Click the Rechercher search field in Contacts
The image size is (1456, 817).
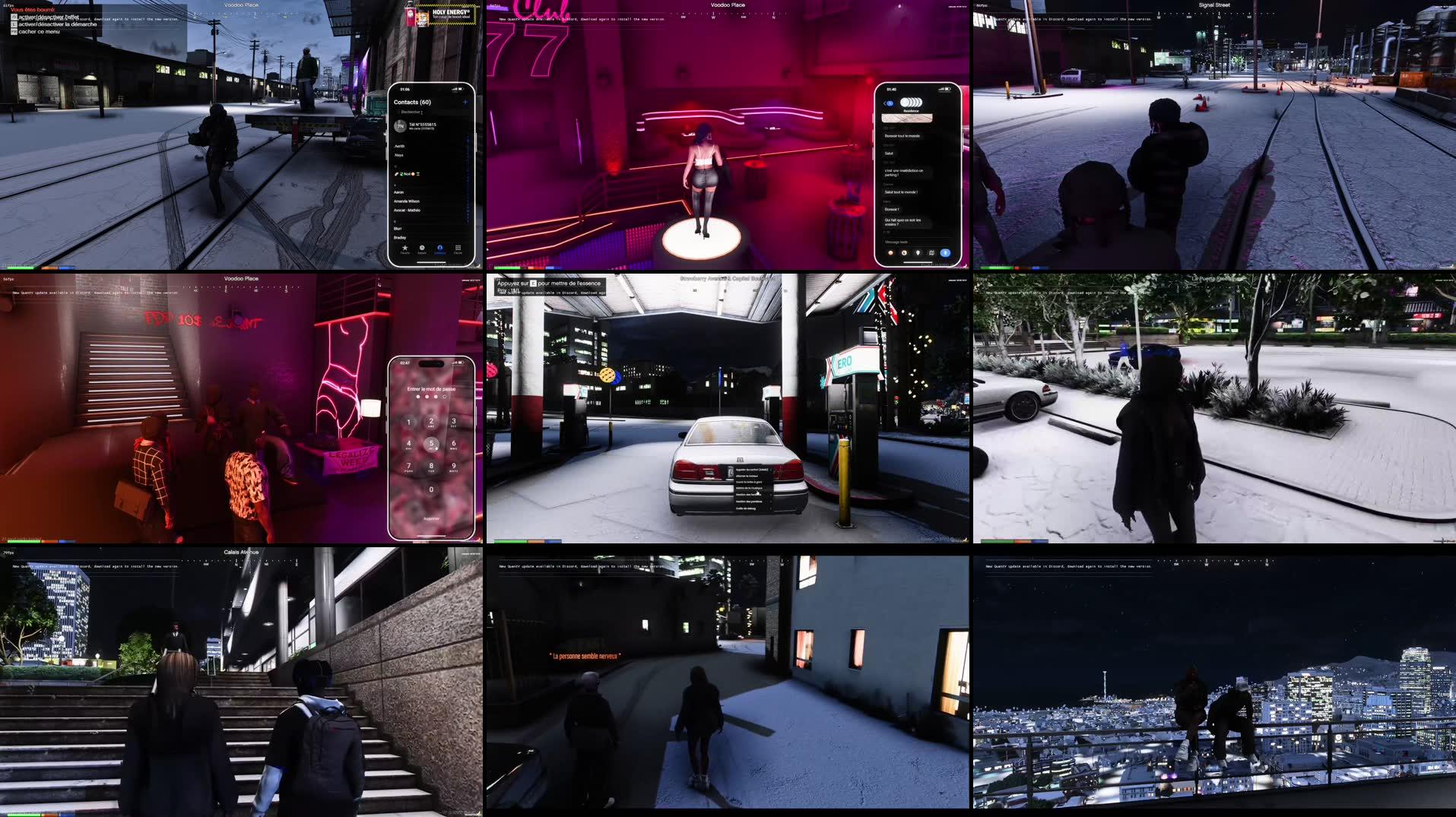[411, 112]
